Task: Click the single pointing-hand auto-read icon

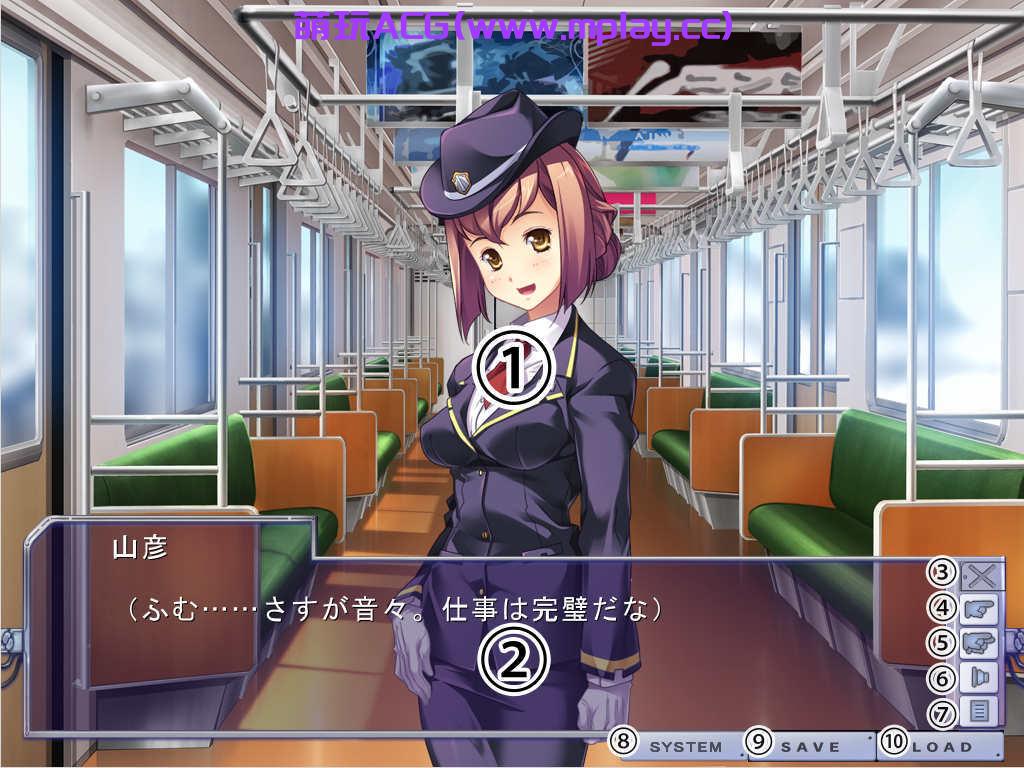Action: [979, 608]
